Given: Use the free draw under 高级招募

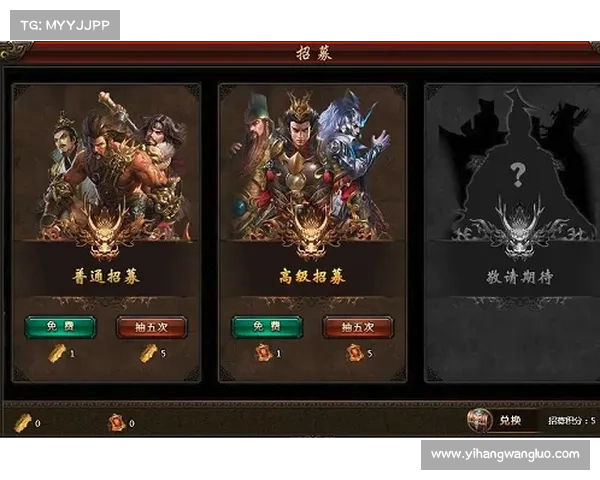Looking at the screenshot, I should pos(267,327).
